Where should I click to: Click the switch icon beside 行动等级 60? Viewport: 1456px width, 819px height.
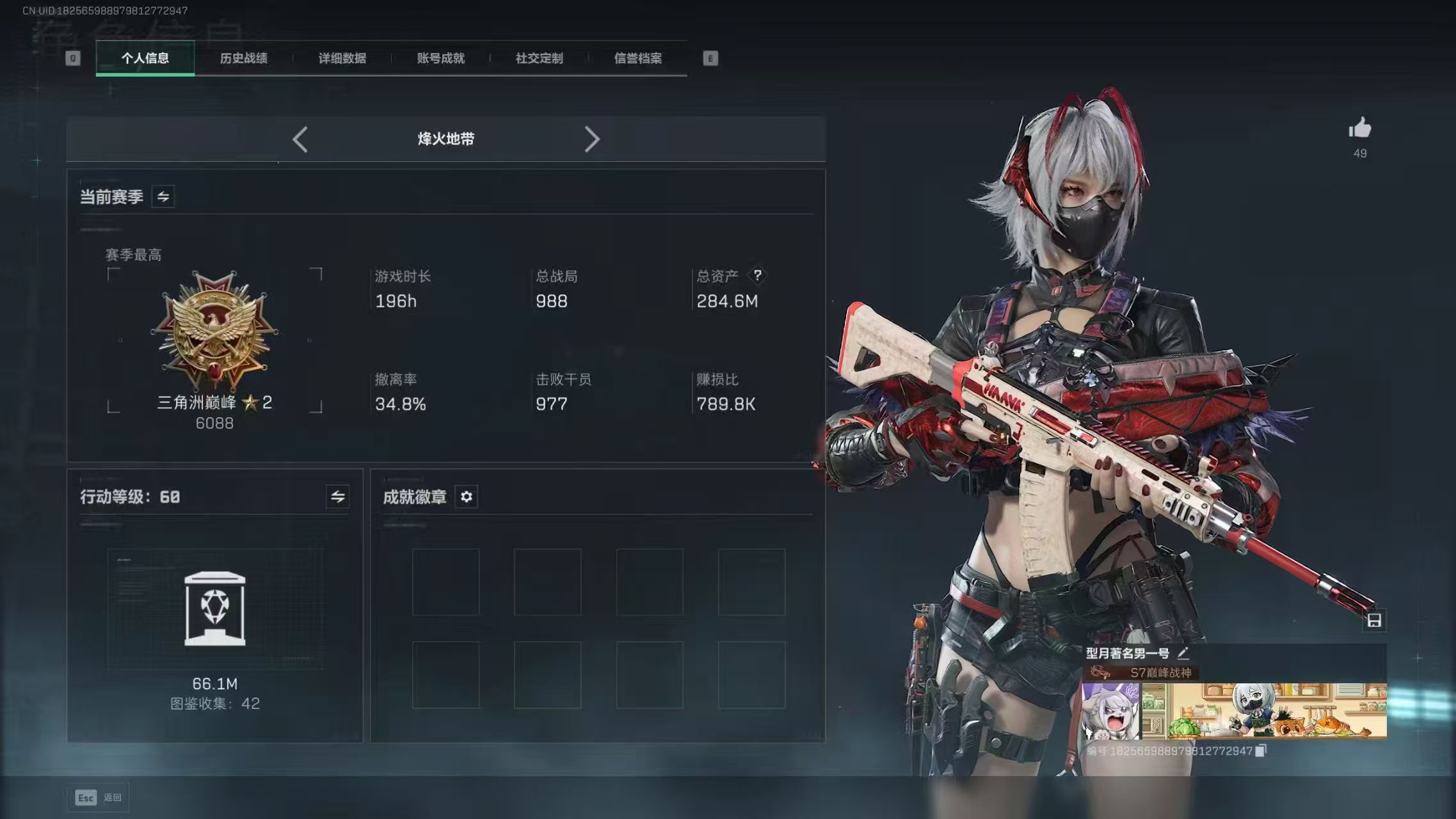(339, 497)
